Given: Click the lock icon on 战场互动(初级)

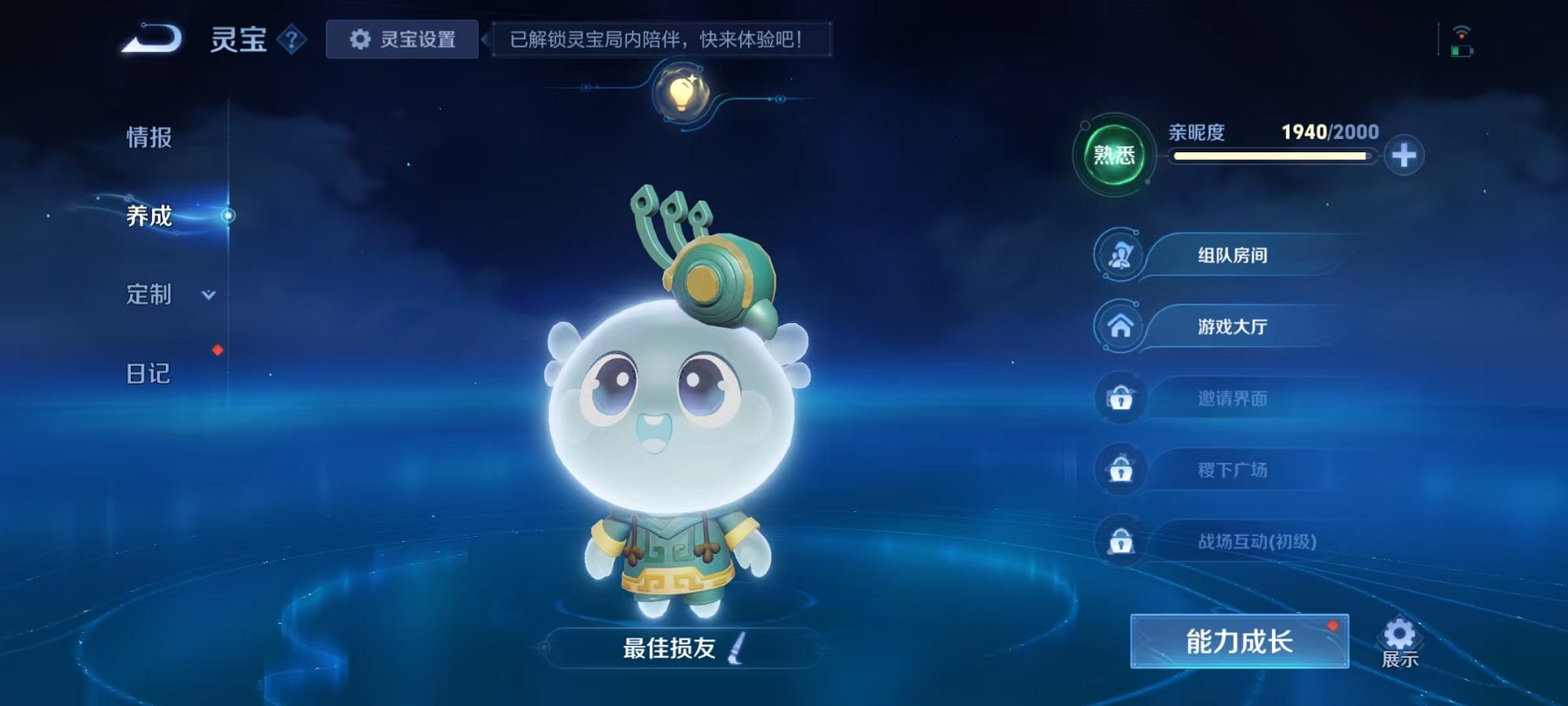Looking at the screenshot, I should (1122, 541).
